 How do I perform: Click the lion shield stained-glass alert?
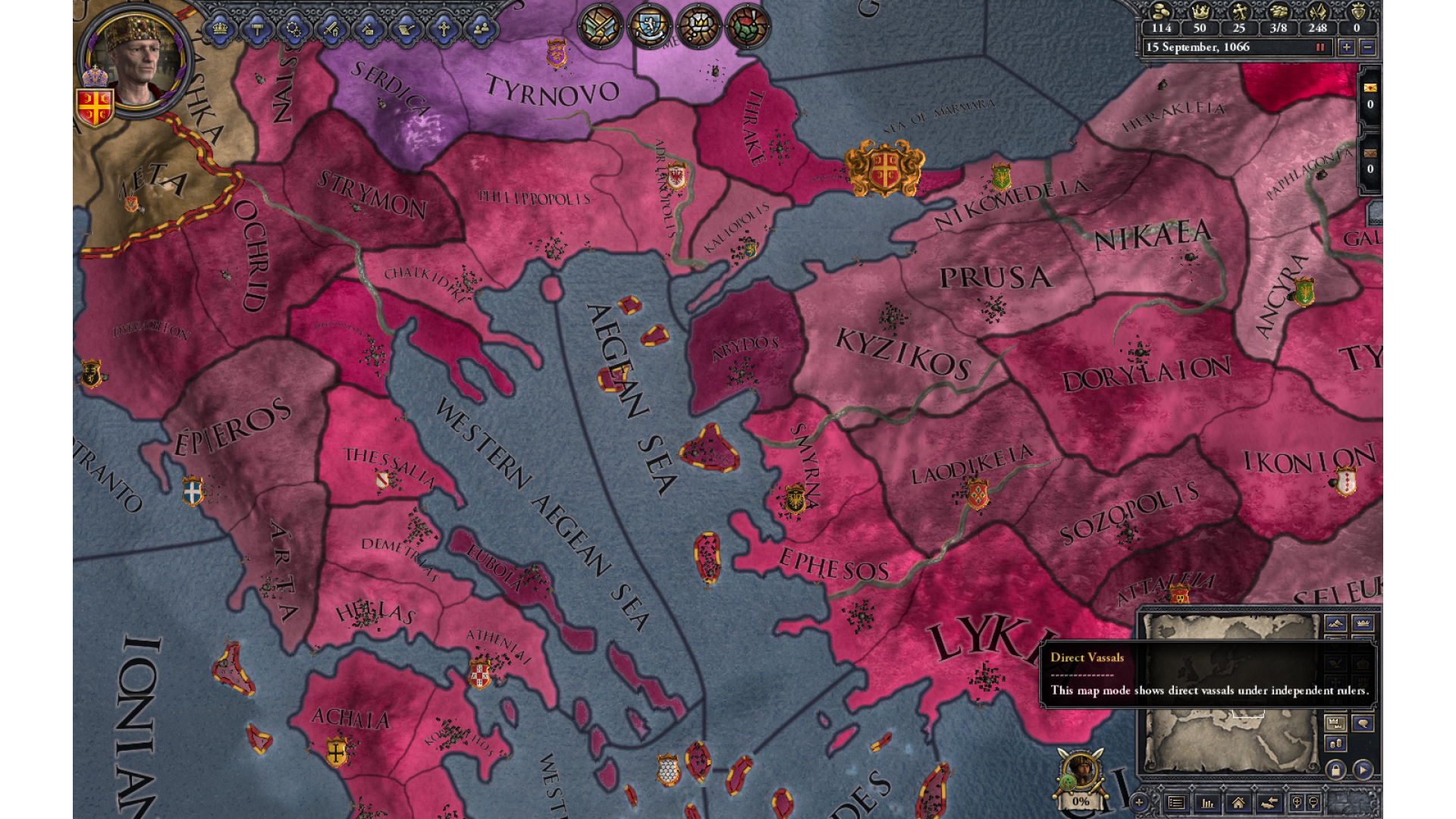(649, 27)
